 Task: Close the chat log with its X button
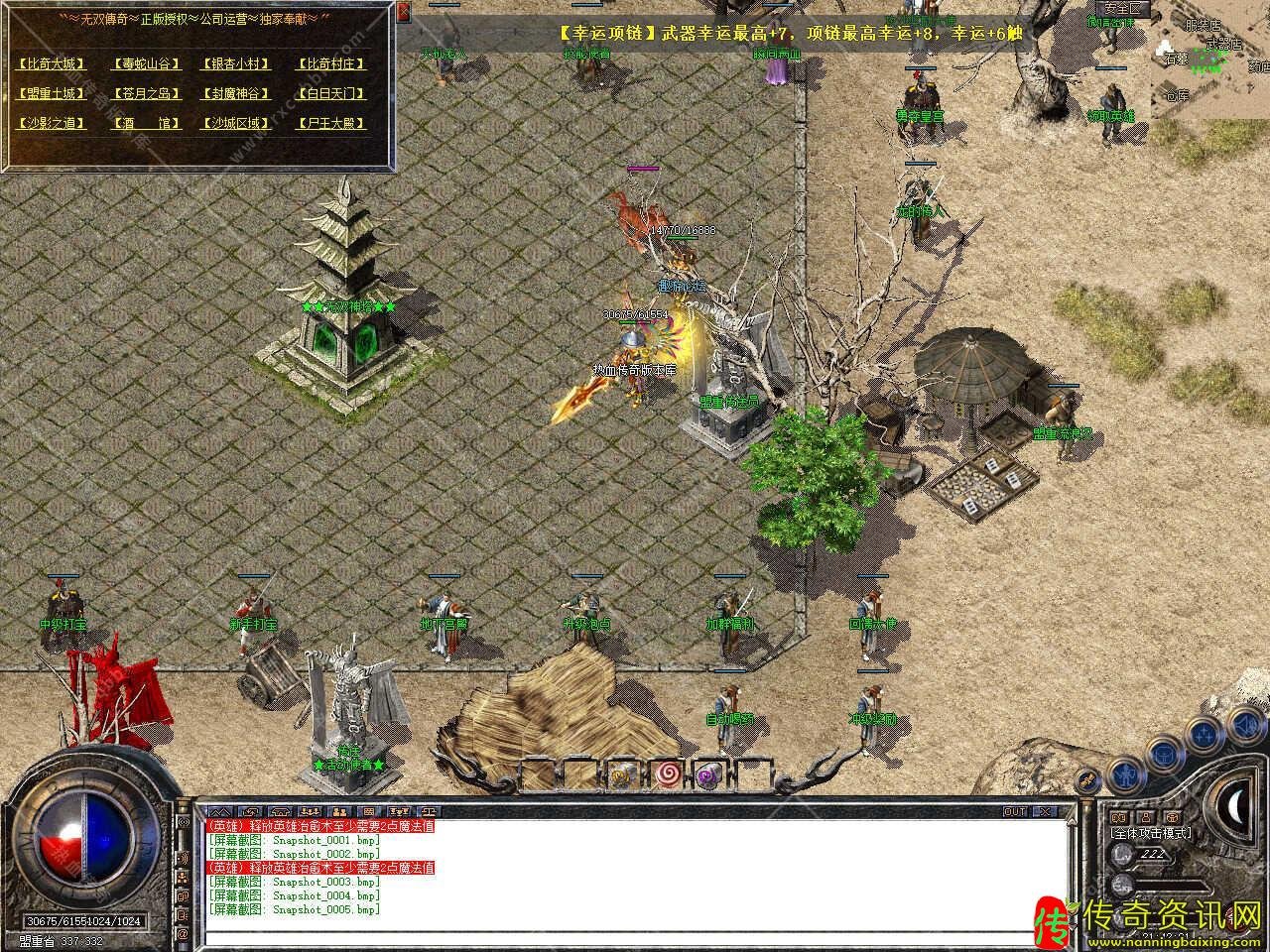[x=1044, y=811]
